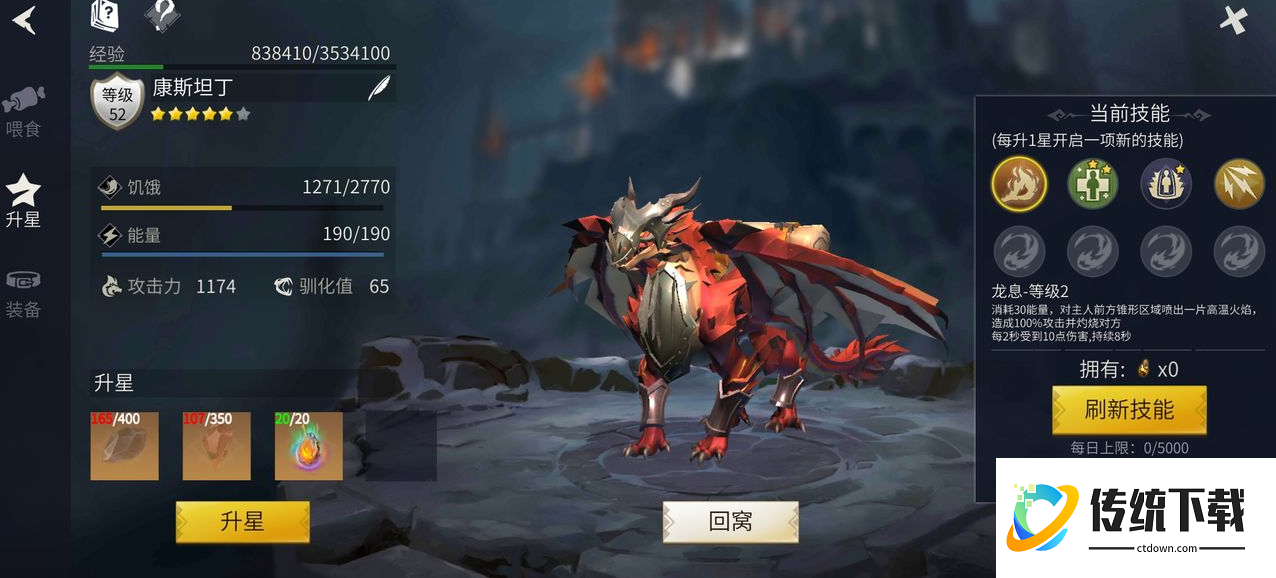Open the question mark help icon
1276x578 pixels.
[162, 15]
